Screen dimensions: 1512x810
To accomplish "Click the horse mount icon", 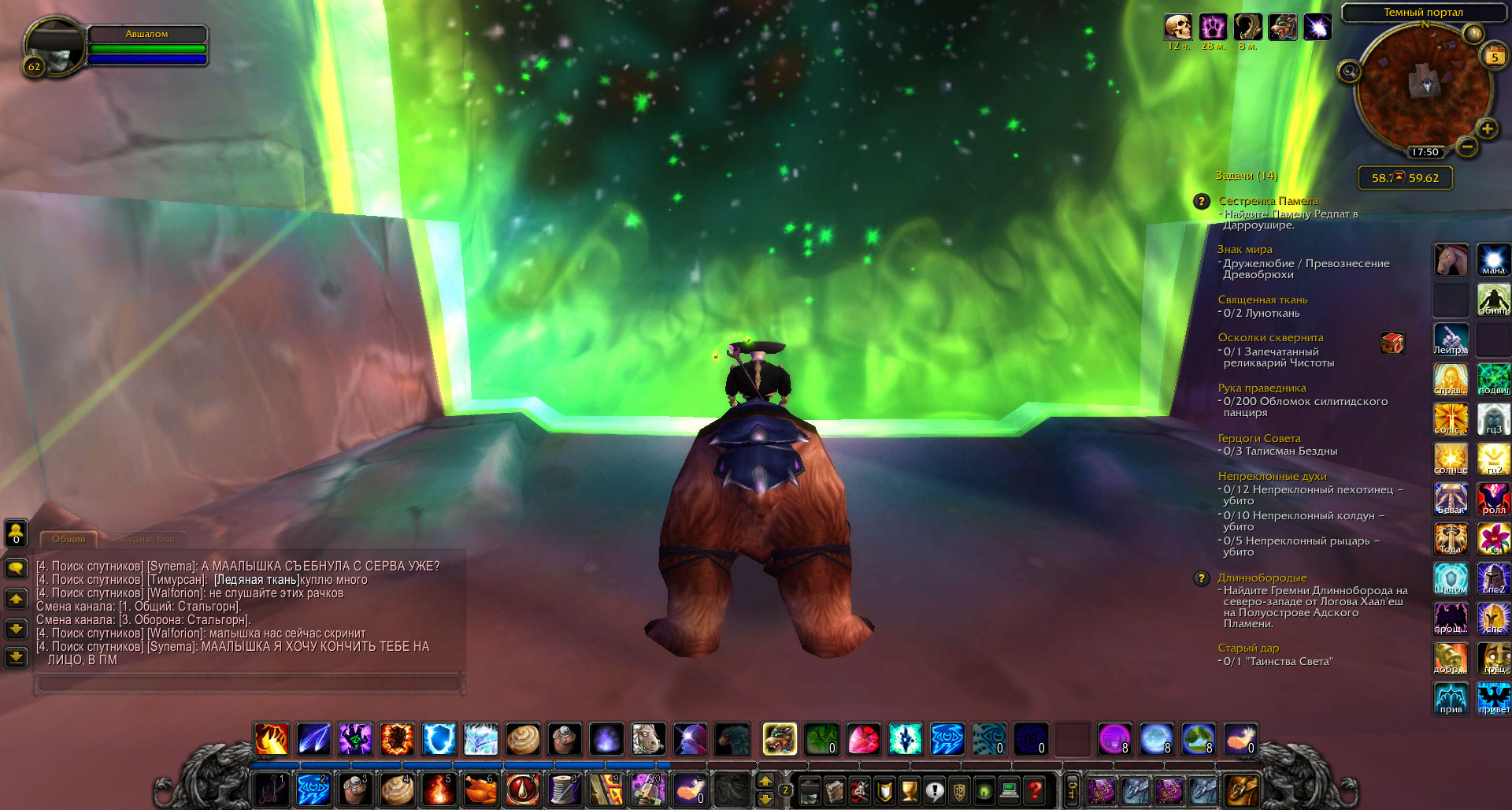I will click(x=1451, y=260).
